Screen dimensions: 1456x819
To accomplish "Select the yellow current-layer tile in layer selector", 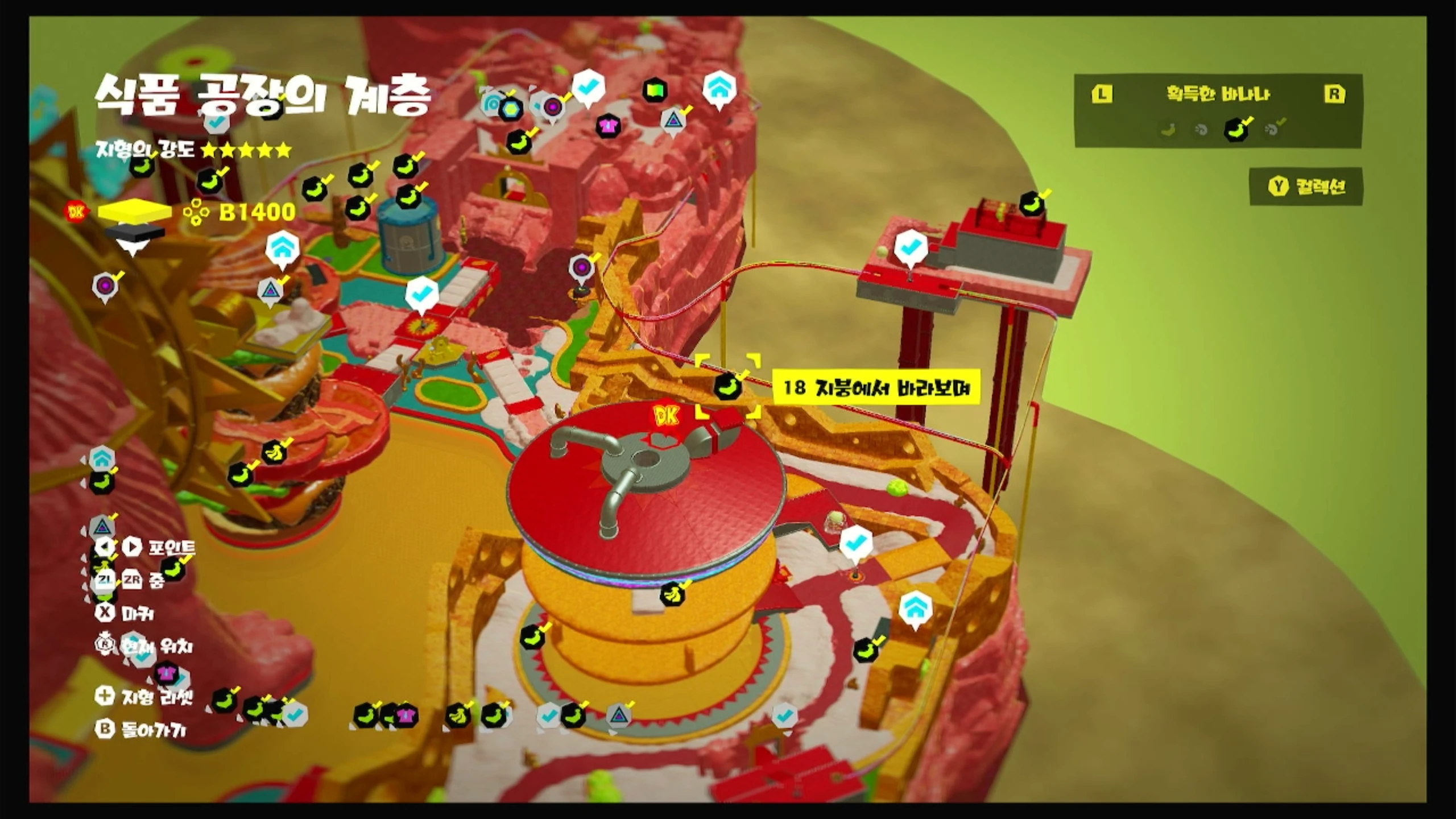I will click(135, 212).
